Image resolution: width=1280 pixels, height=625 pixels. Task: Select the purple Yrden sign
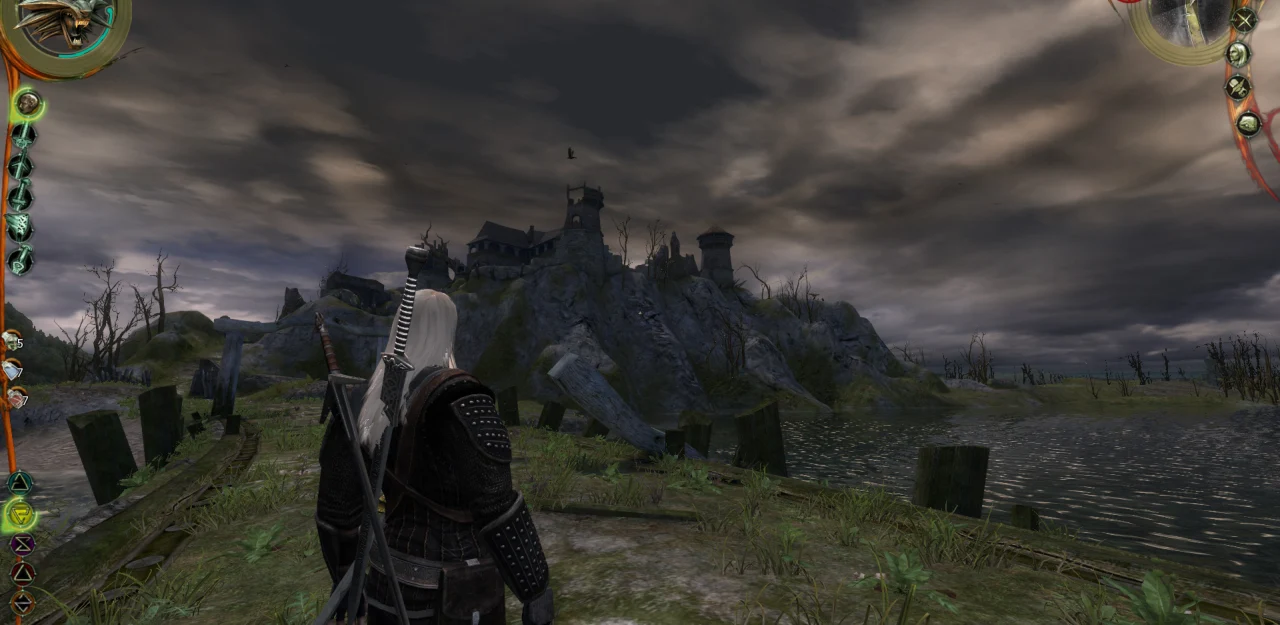pyautogui.click(x=22, y=545)
